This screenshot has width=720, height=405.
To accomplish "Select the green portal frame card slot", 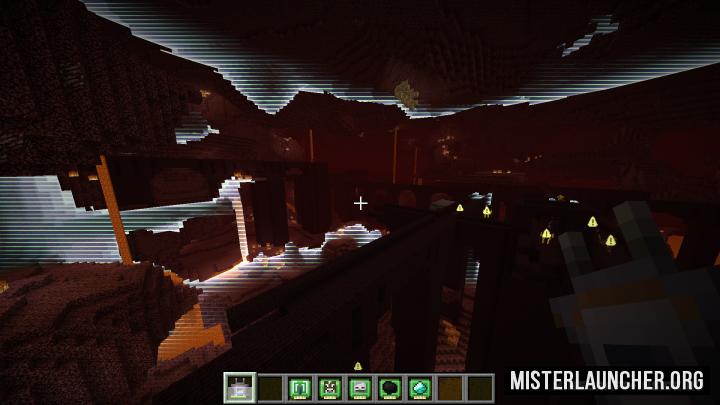I will 299,388.
